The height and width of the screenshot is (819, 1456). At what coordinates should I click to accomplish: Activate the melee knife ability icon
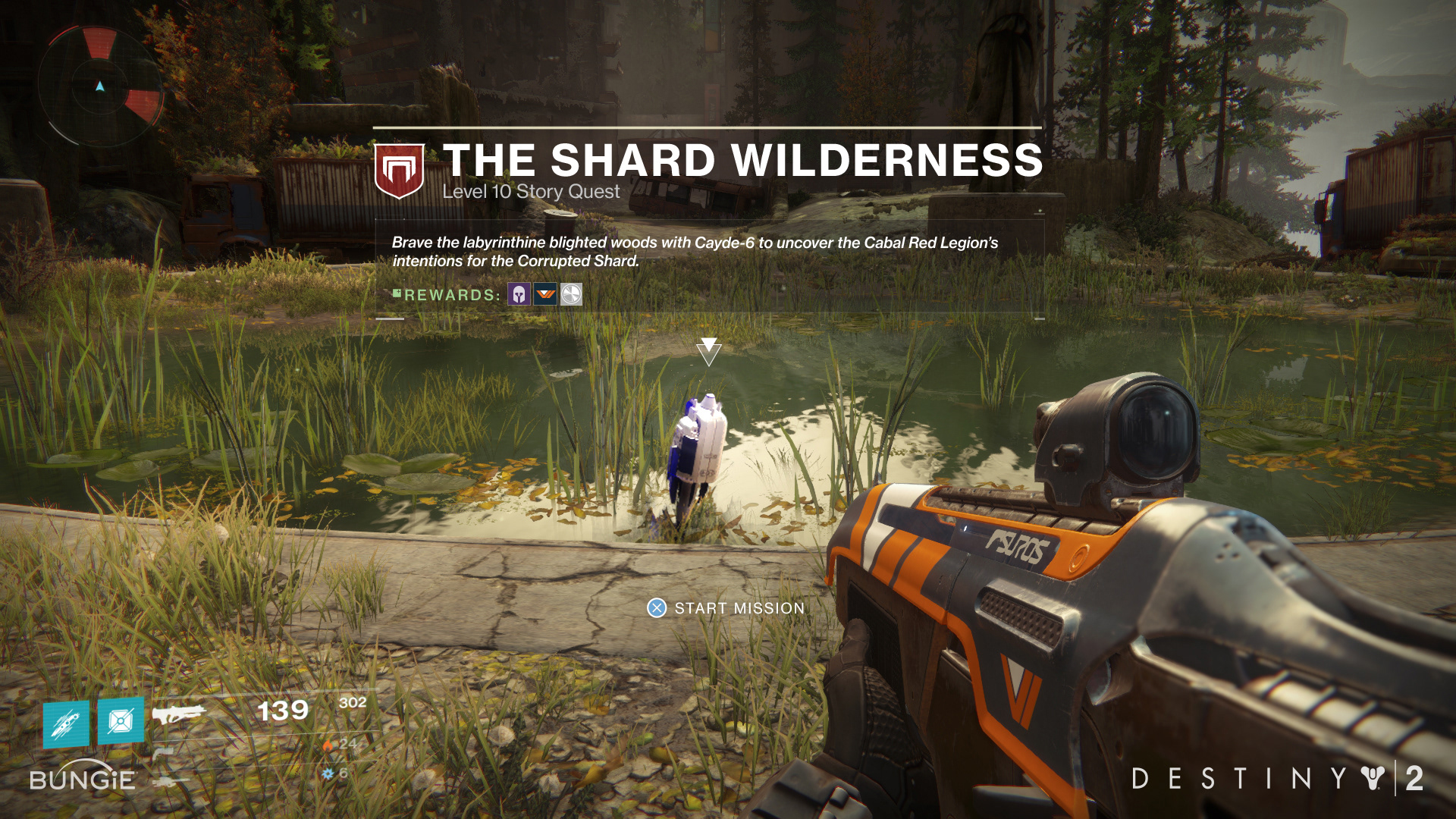(x=66, y=723)
